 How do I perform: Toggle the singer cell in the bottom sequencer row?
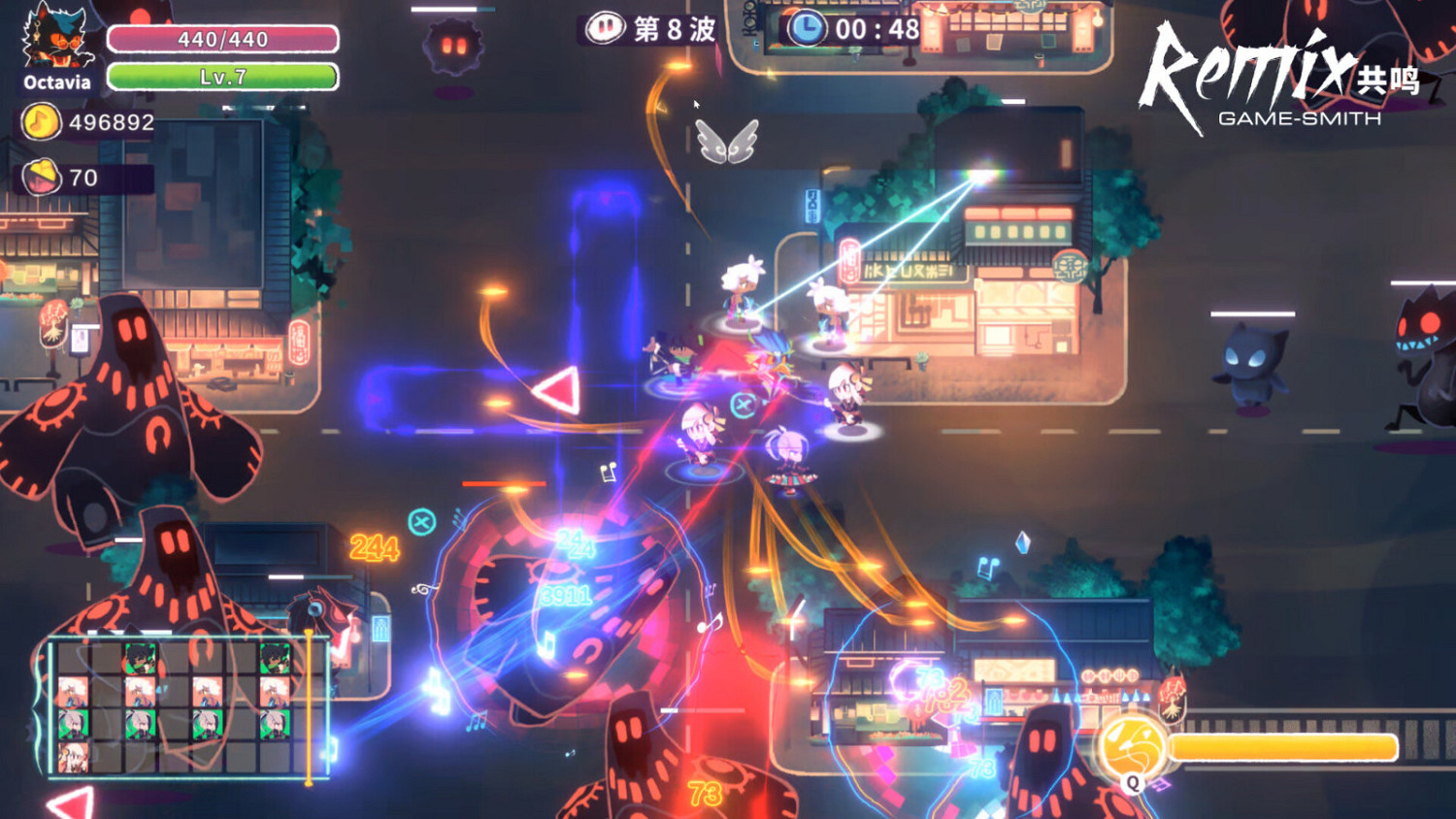click(74, 757)
